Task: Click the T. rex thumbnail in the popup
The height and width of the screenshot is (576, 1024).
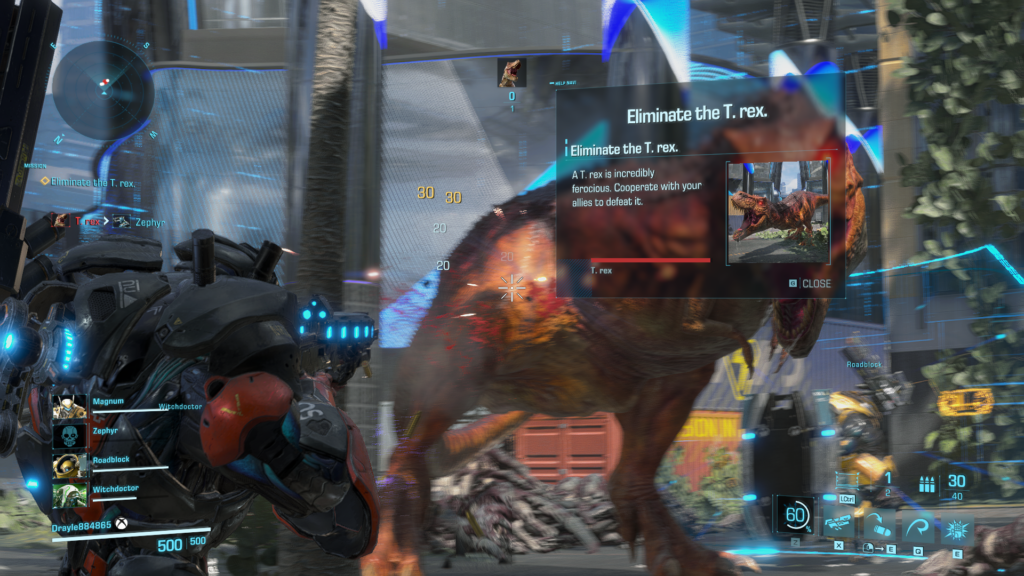Action: pos(778,212)
